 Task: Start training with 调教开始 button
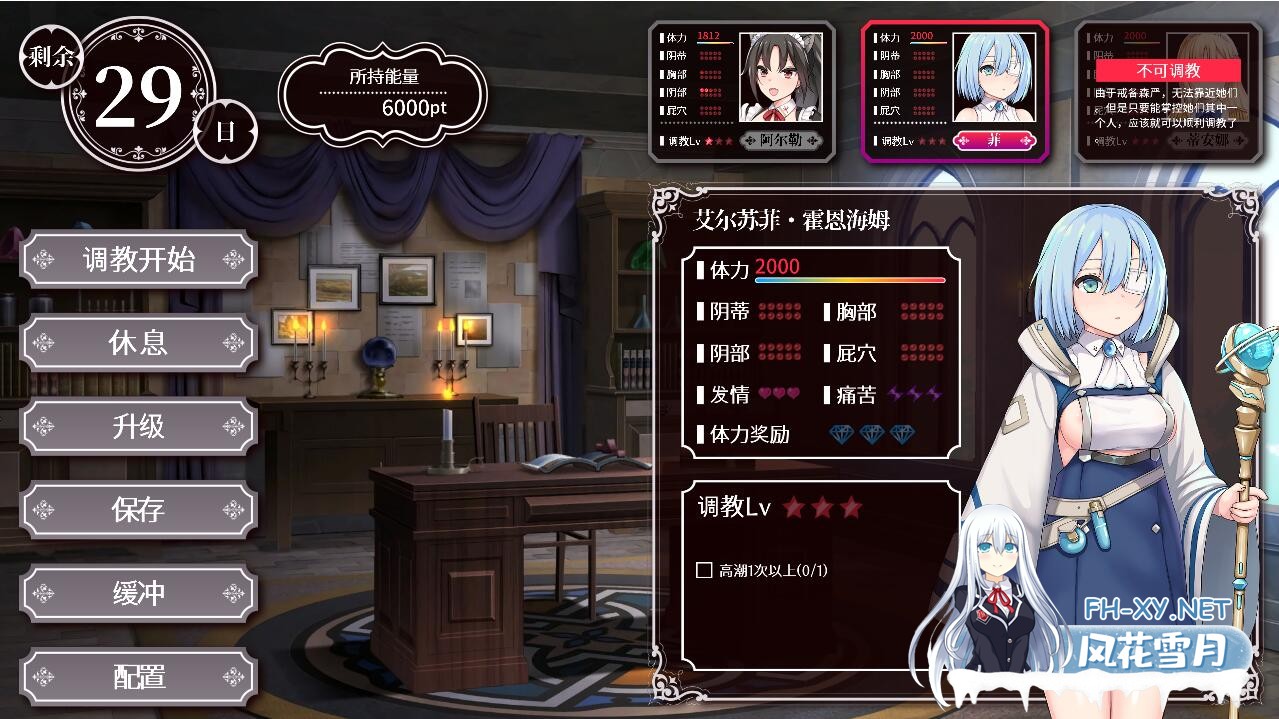(x=138, y=260)
